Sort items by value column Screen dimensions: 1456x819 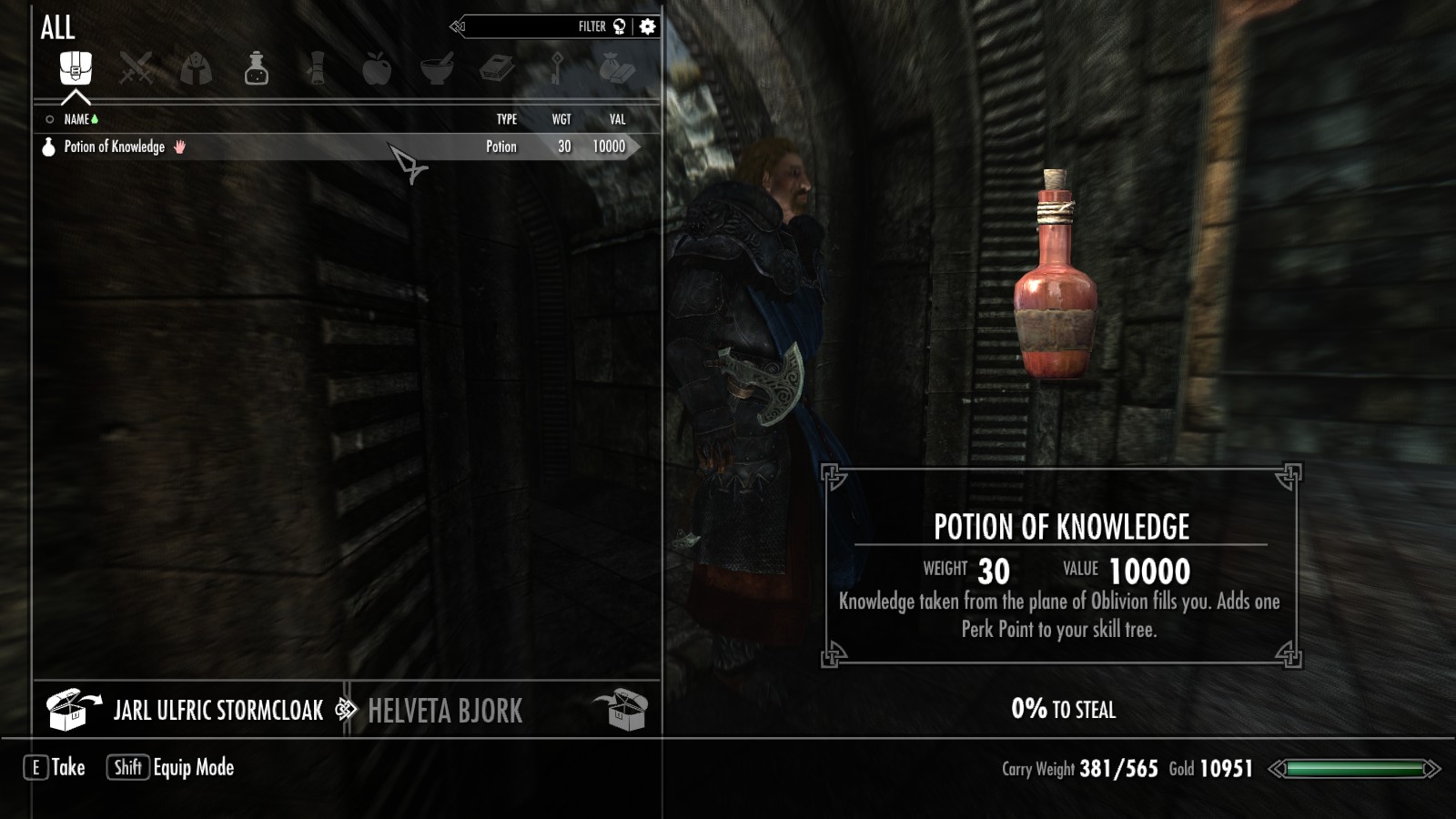pyautogui.click(x=618, y=119)
